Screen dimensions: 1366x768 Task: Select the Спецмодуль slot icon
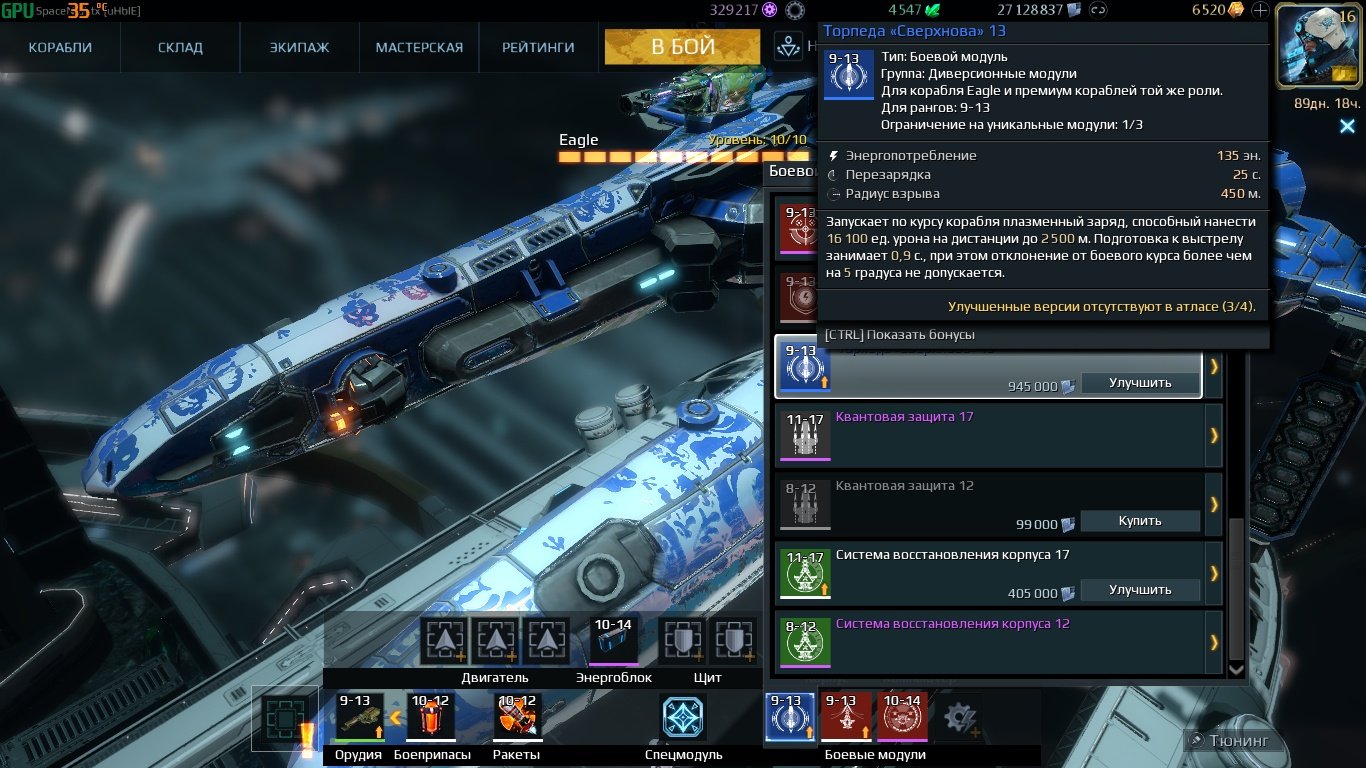[x=683, y=717]
